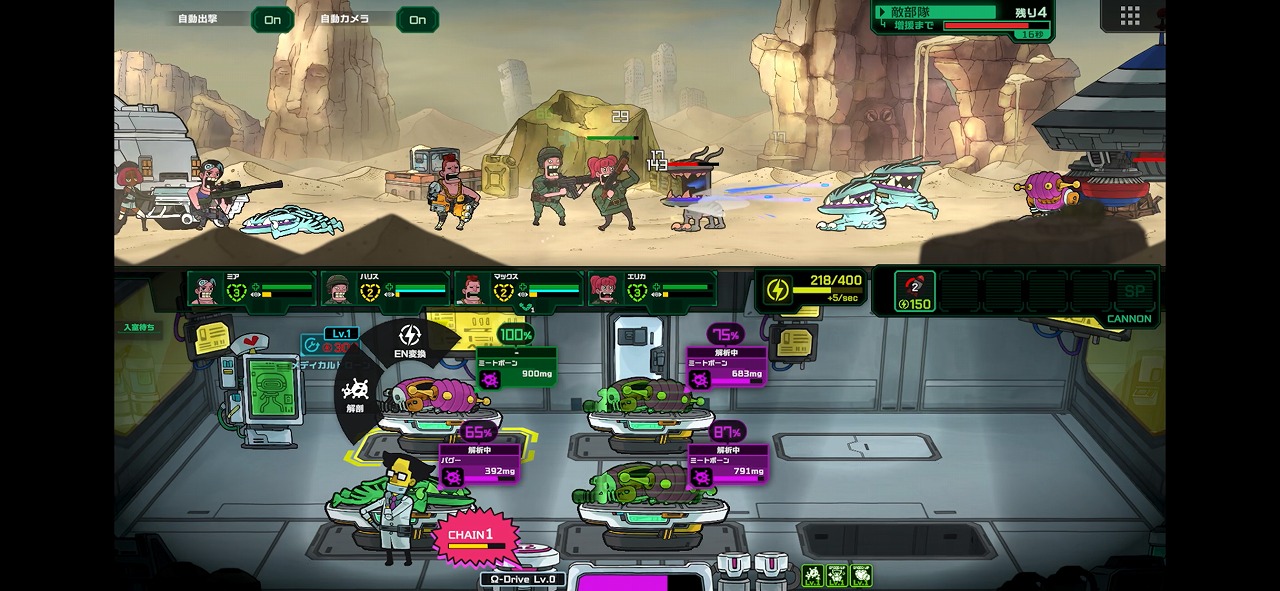Screen dimensions: 1280x591
Task: Select squad member マックス portrait
Action: point(474,290)
